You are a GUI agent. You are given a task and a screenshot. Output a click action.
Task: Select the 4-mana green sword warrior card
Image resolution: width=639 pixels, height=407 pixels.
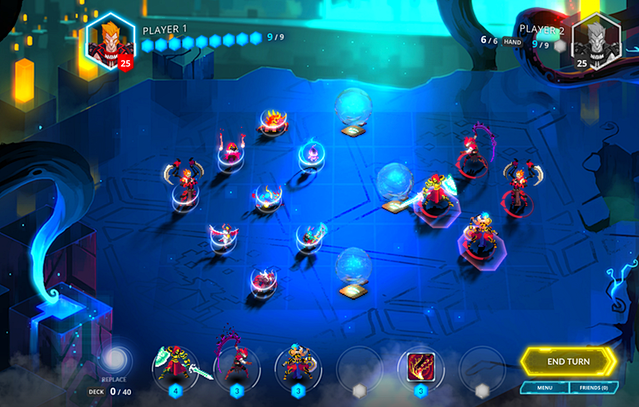[175, 367]
